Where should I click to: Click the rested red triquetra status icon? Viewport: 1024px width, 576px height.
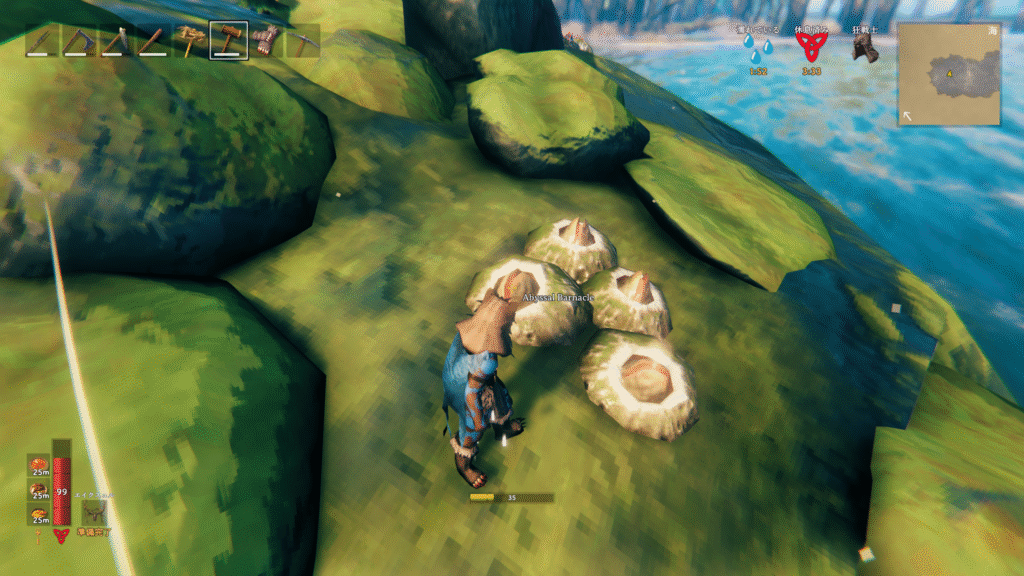pyautogui.click(x=812, y=48)
